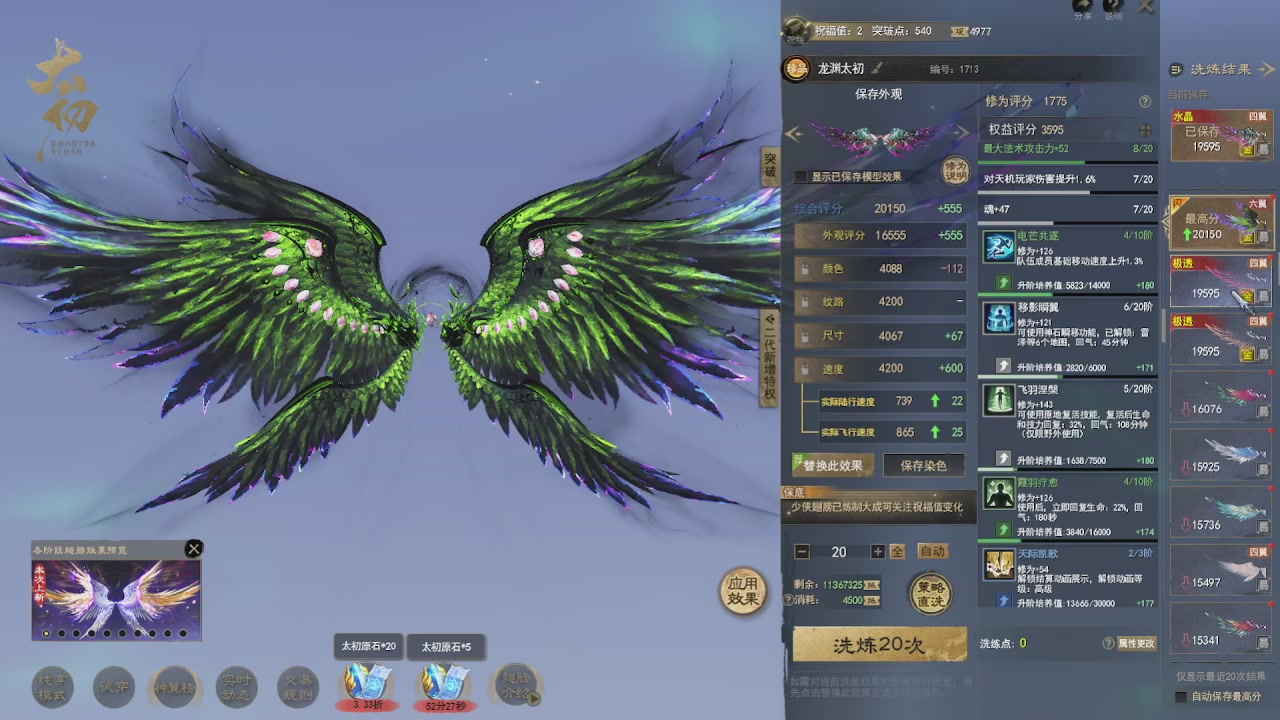This screenshot has width=1280, height=720.
Task: Switch to the 突破 side tab
Action: coord(769,166)
